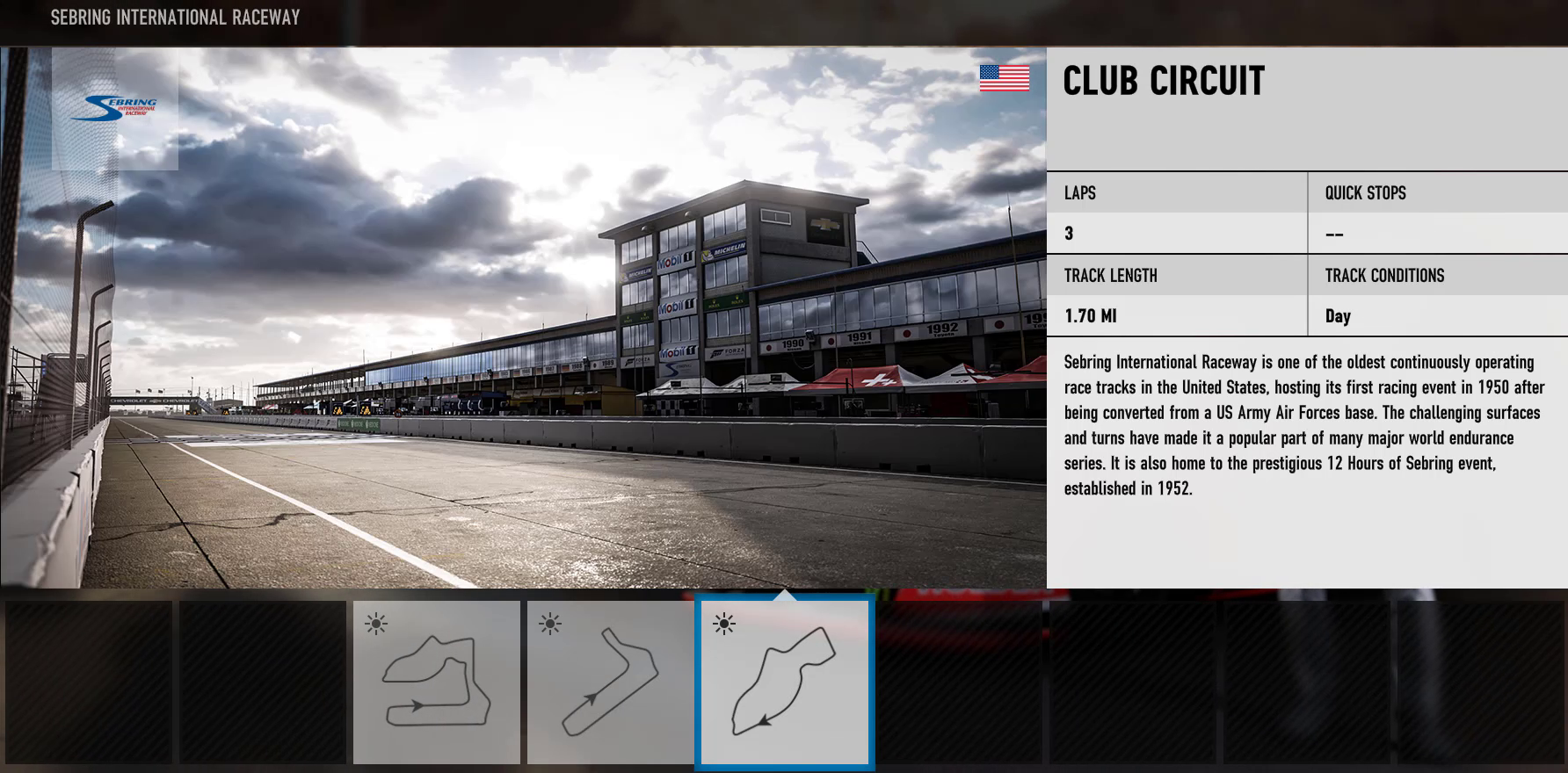The image size is (1568, 773).
Task: Toggle the daytime weather marker on the first layout
Action: coord(376,624)
